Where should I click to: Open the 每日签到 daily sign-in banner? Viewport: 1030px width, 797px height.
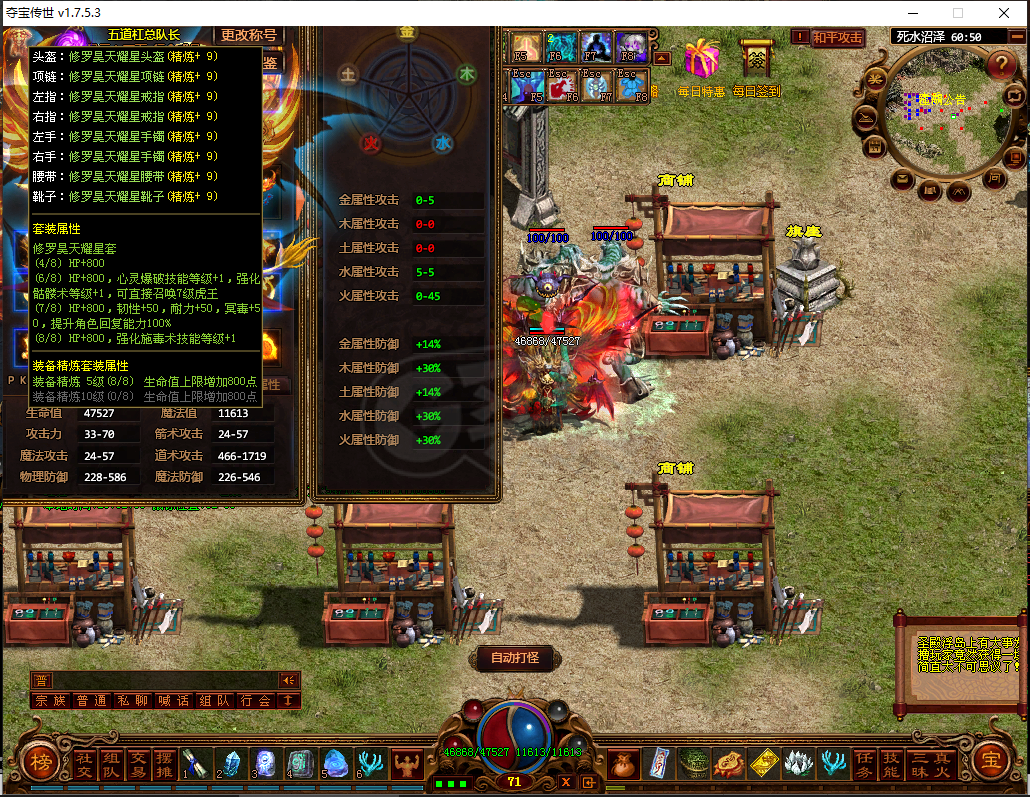point(756,59)
